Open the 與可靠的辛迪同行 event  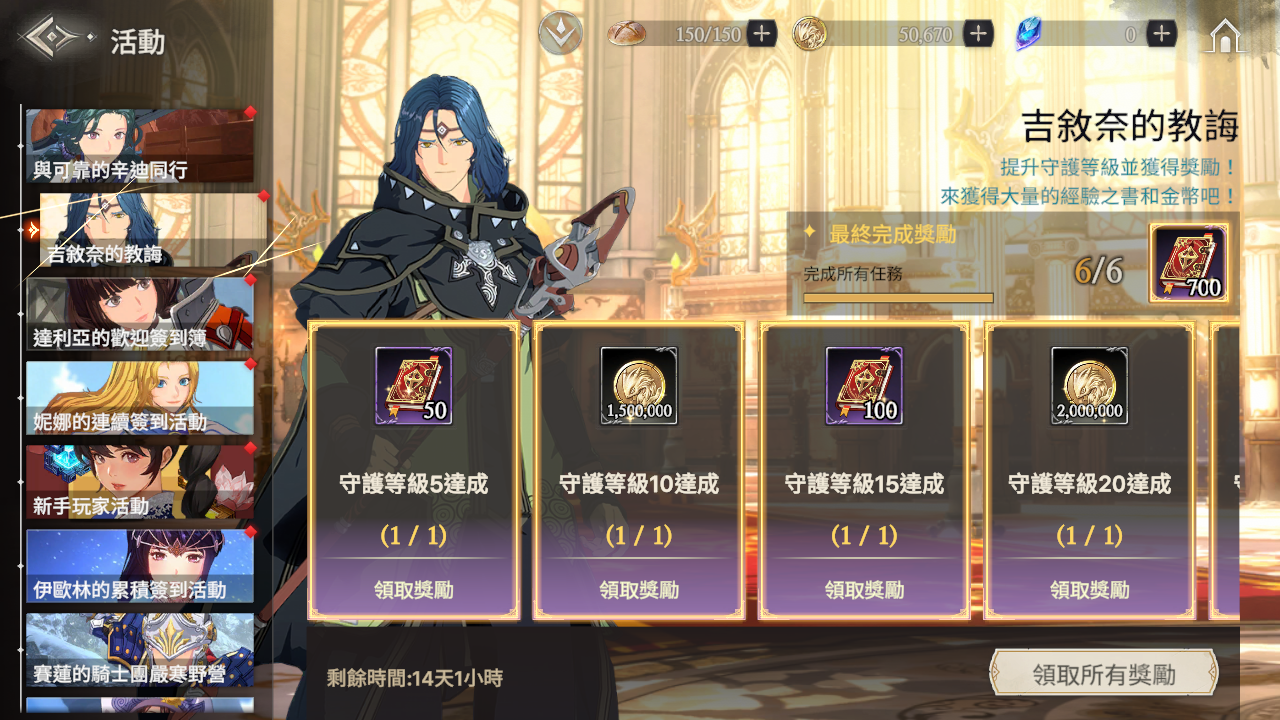[139, 147]
